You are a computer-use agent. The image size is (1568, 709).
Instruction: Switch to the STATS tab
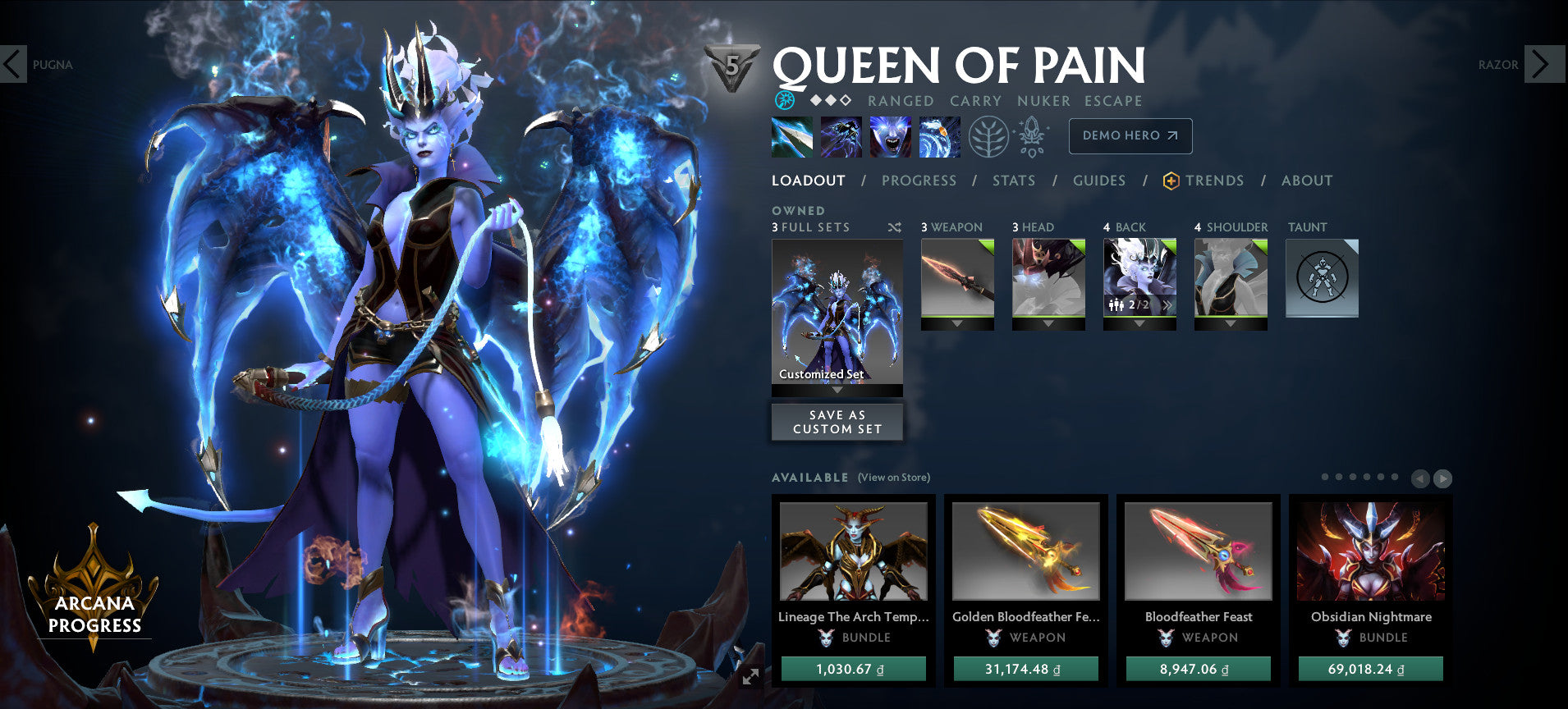click(1014, 181)
